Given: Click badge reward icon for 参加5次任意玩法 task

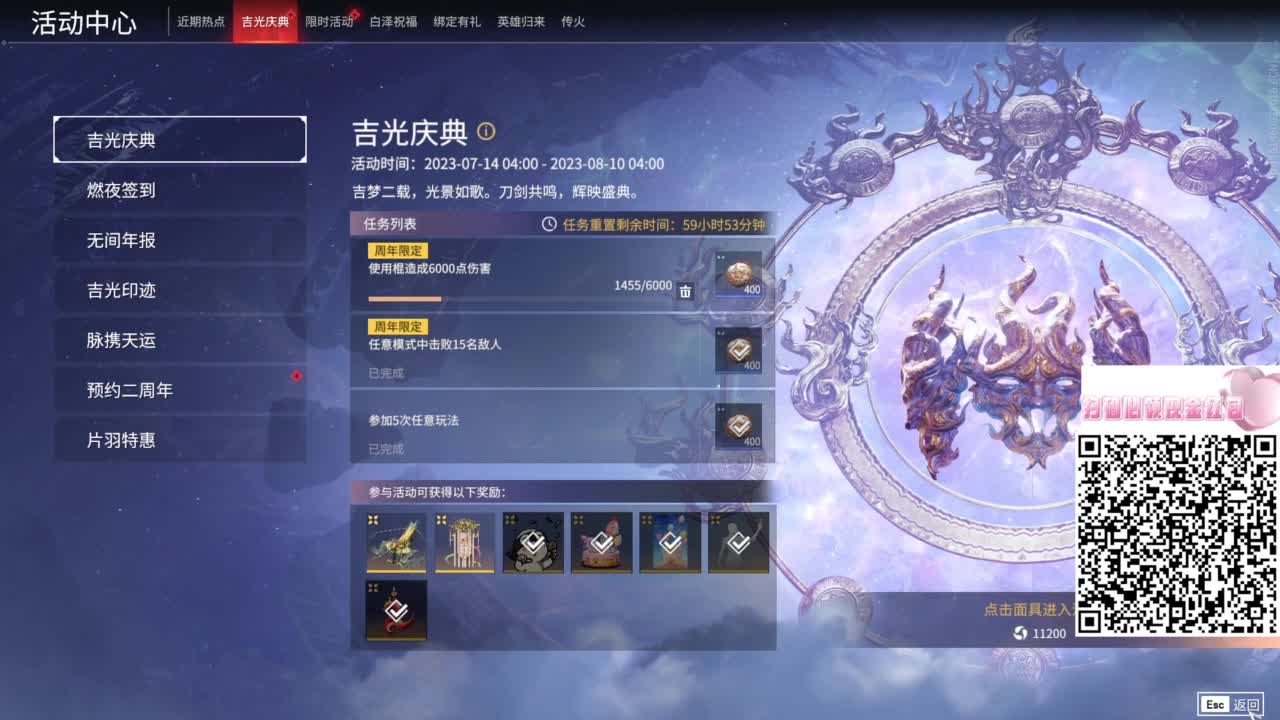Looking at the screenshot, I should click(739, 428).
